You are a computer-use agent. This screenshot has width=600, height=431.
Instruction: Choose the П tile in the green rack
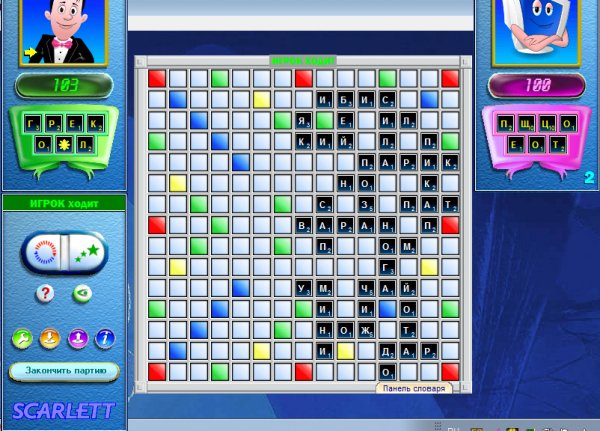(85, 146)
